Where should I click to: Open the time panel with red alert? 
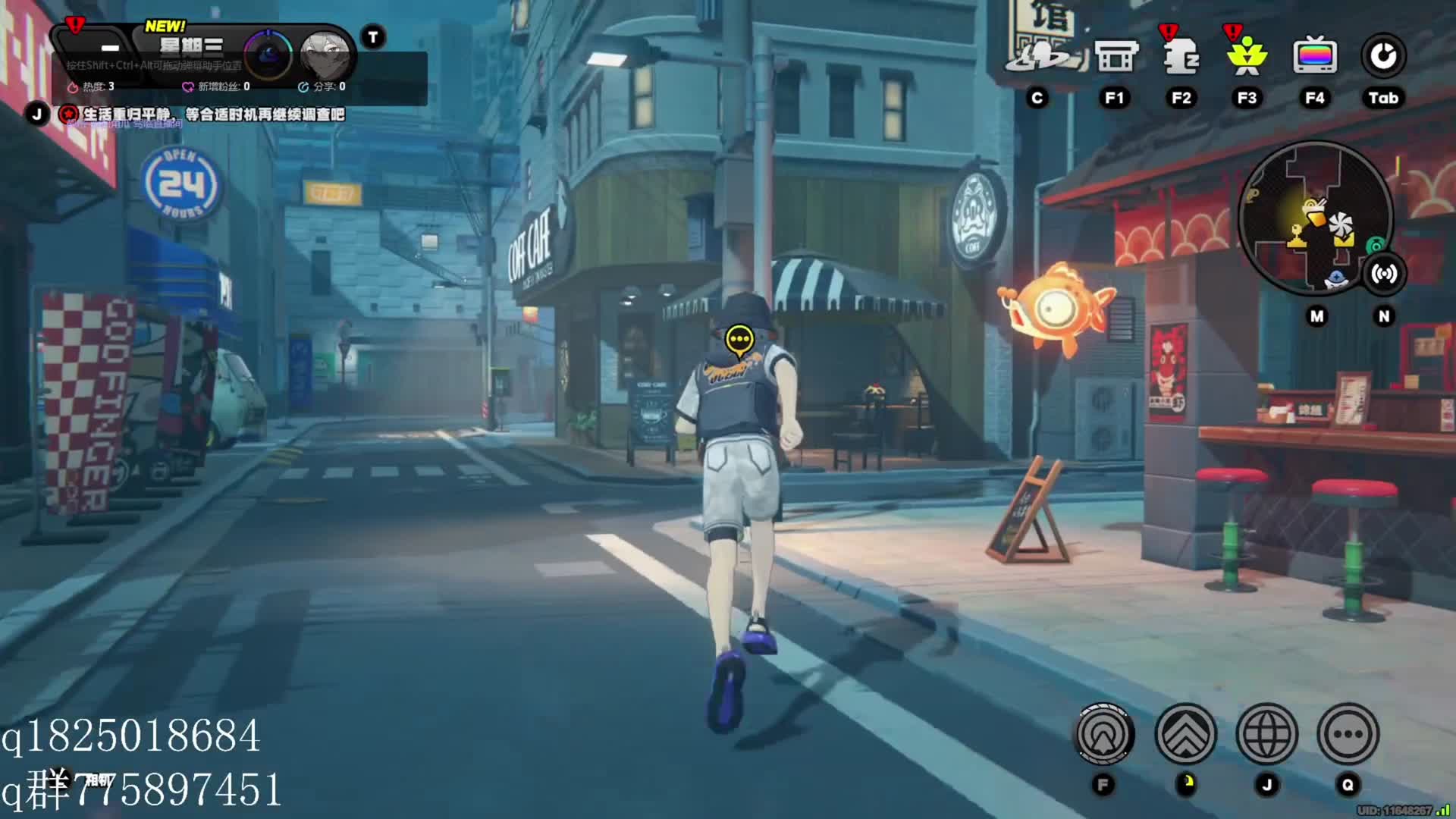(x=99, y=47)
